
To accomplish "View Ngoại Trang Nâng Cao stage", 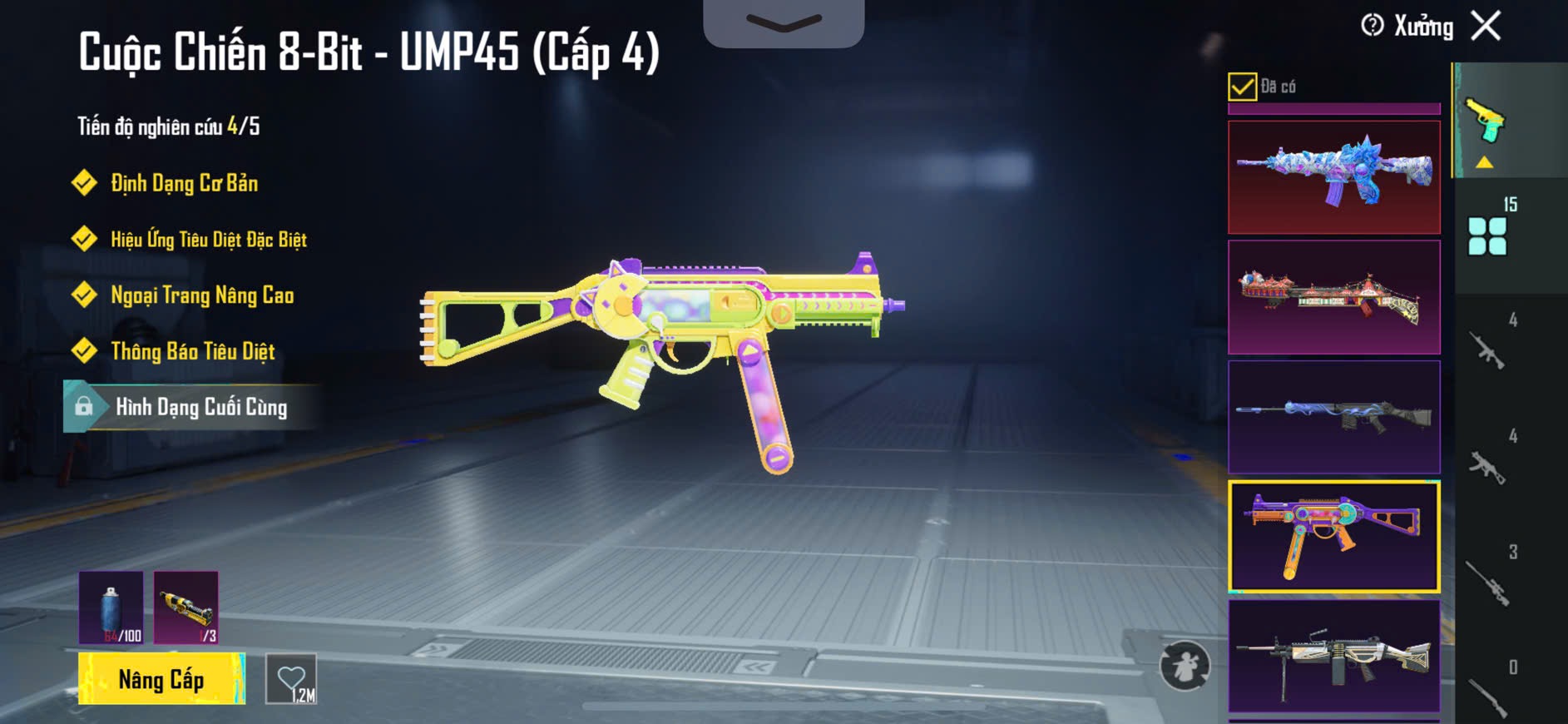I will [202, 295].
